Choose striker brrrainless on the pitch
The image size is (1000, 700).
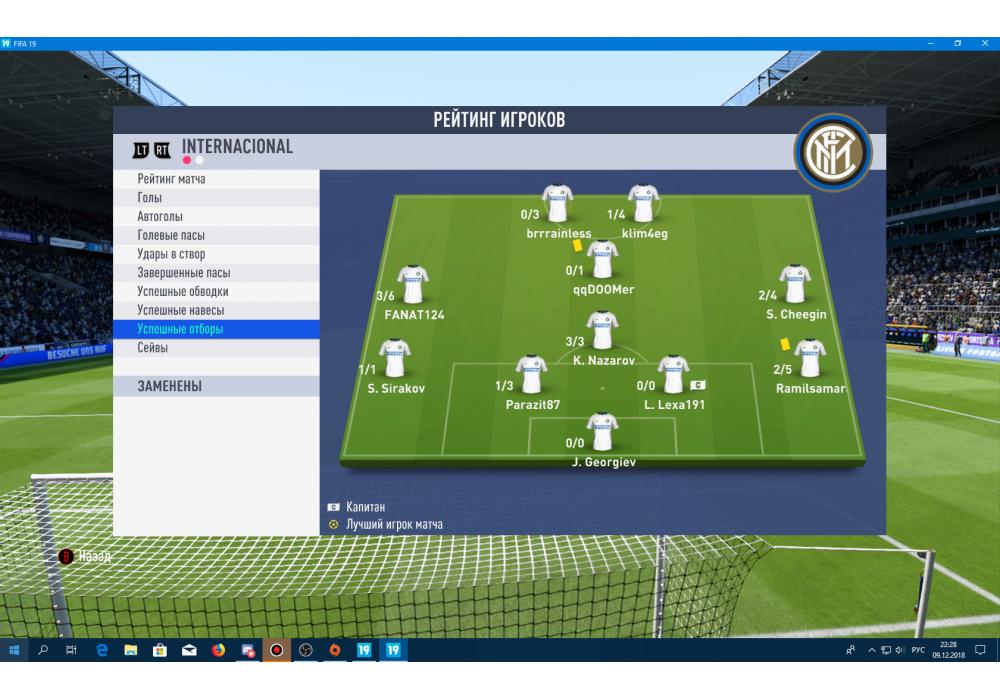557,204
